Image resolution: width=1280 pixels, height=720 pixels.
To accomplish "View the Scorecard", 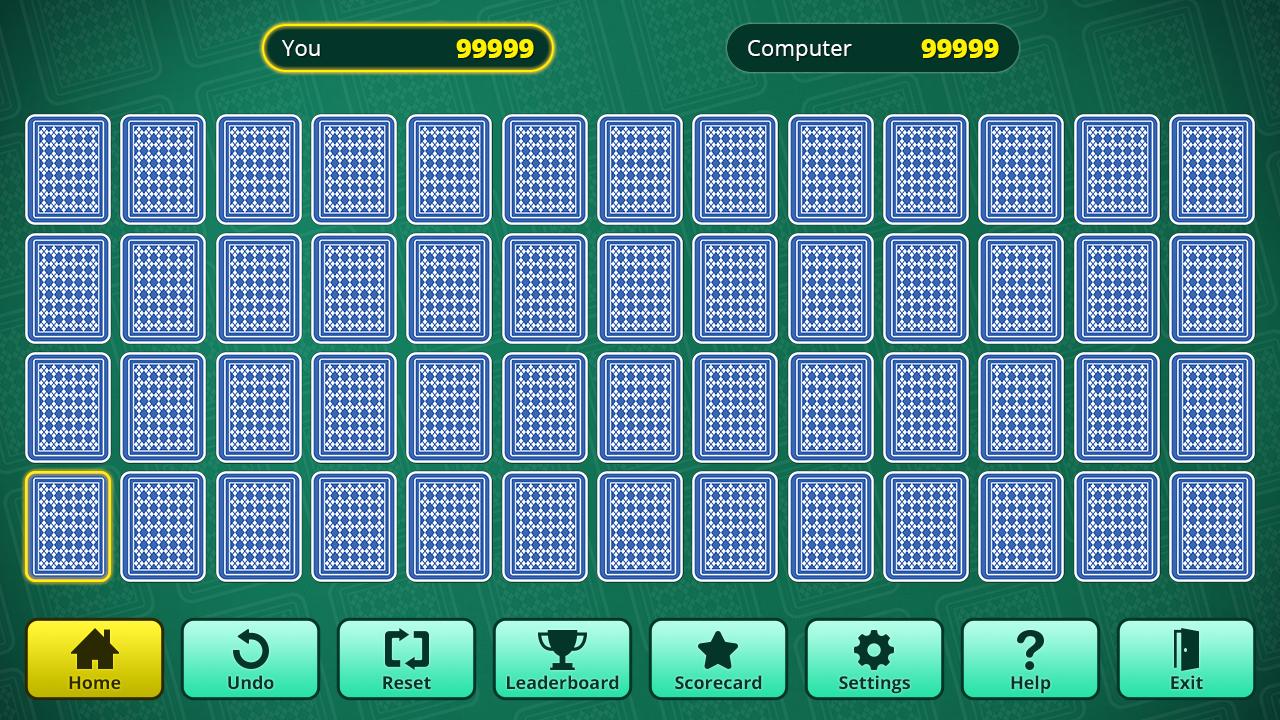I will 718,660.
